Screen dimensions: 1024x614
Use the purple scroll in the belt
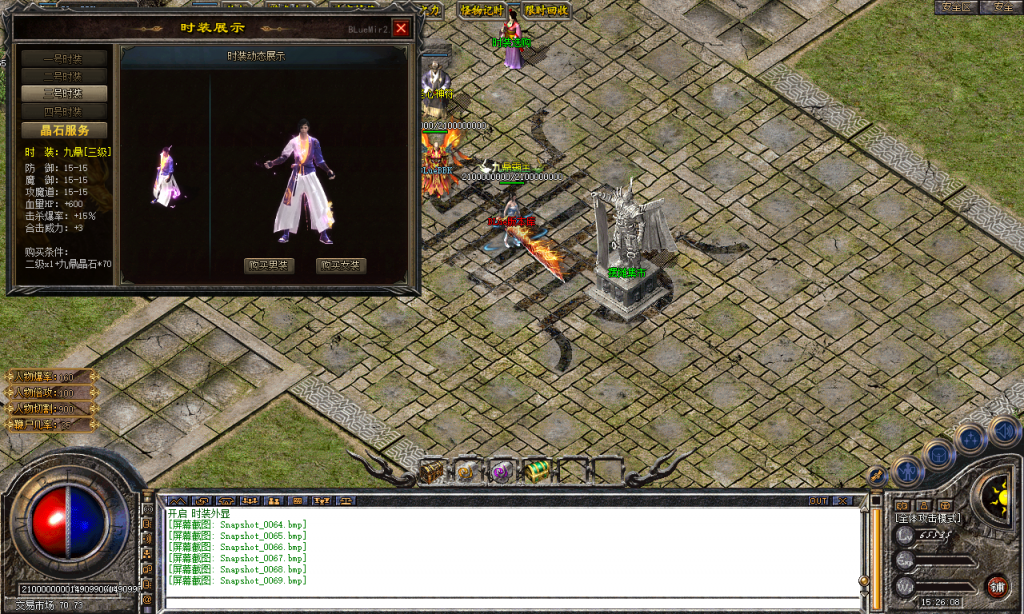coord(501,471)
